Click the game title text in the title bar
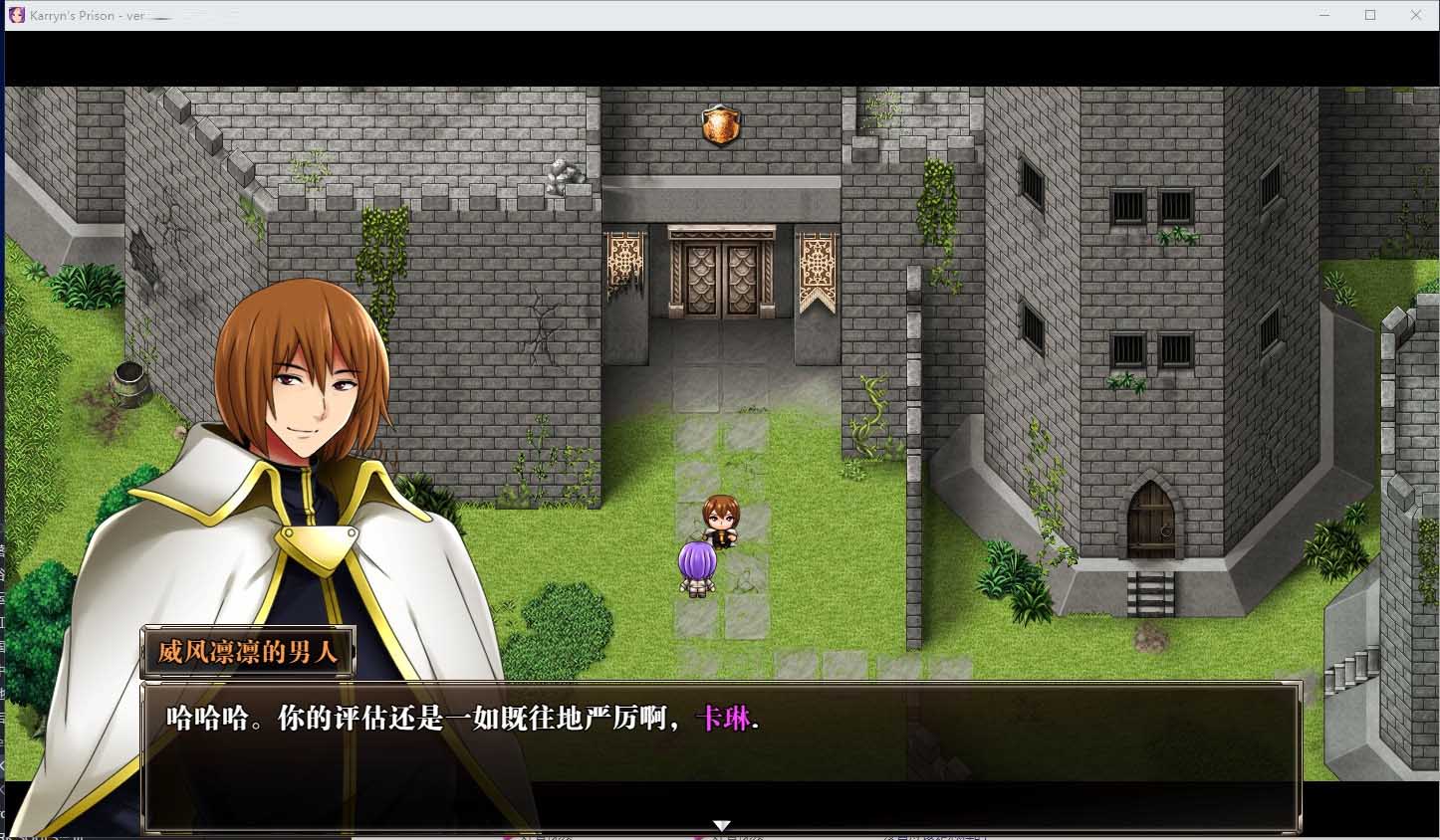This screenshot has height=840, width=1440. click(80, 14)
